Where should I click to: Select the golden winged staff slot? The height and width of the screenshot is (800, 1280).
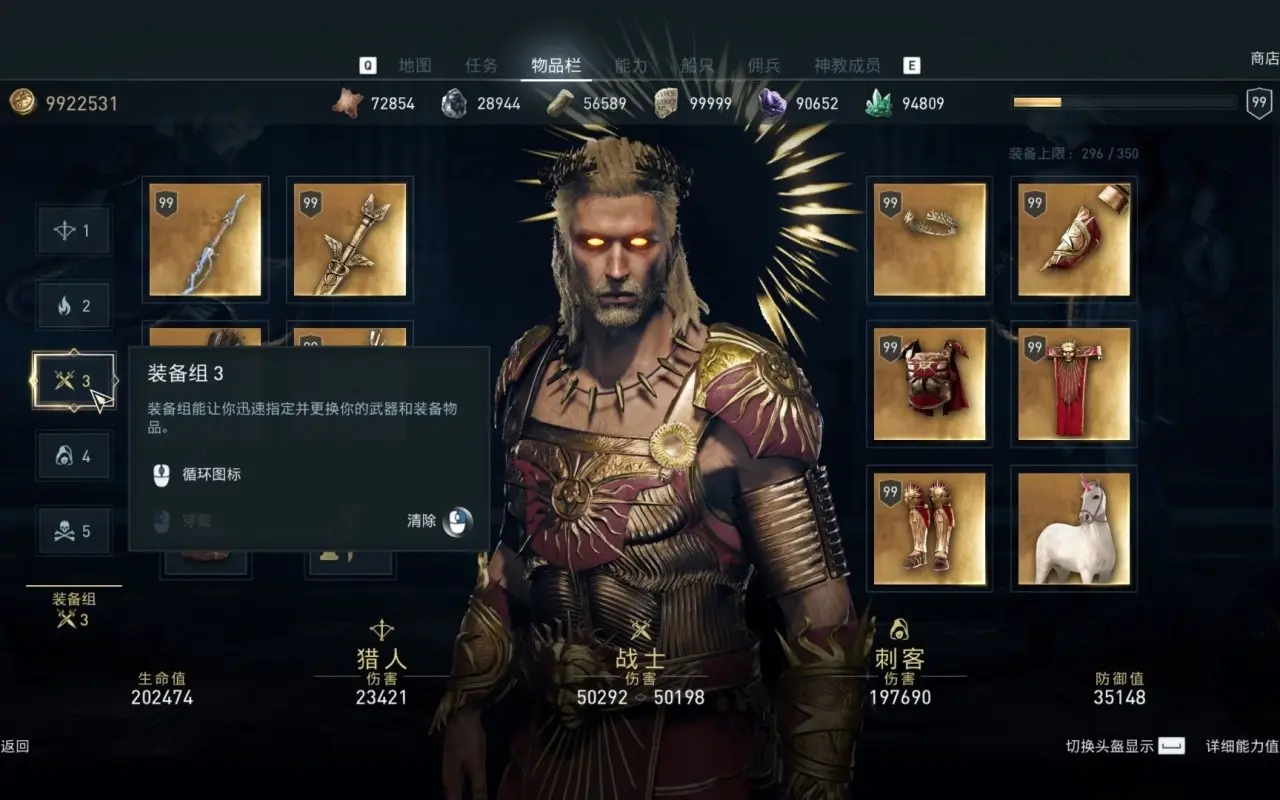coord(350,240)
